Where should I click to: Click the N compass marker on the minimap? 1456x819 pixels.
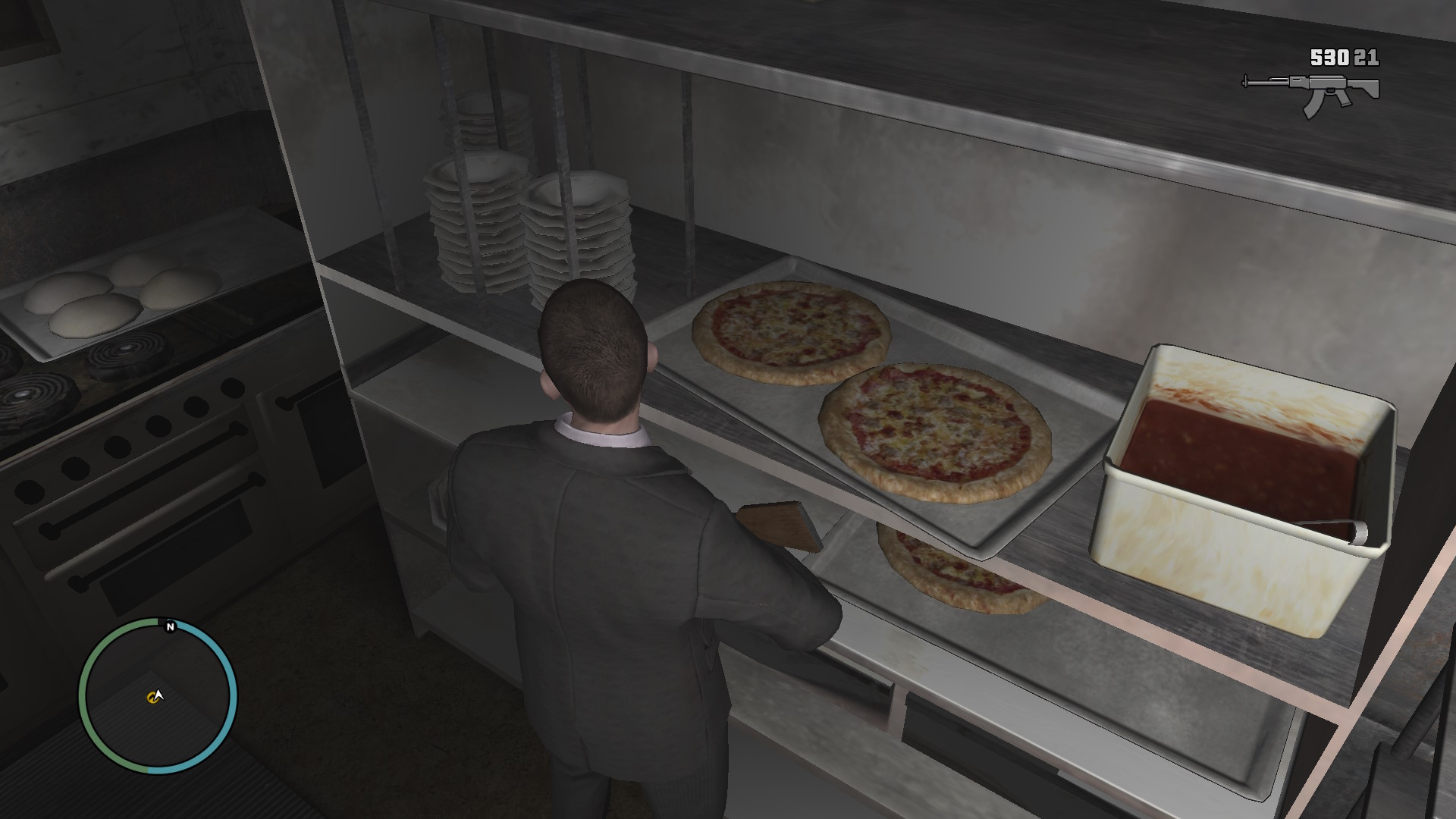coord(171,627)
